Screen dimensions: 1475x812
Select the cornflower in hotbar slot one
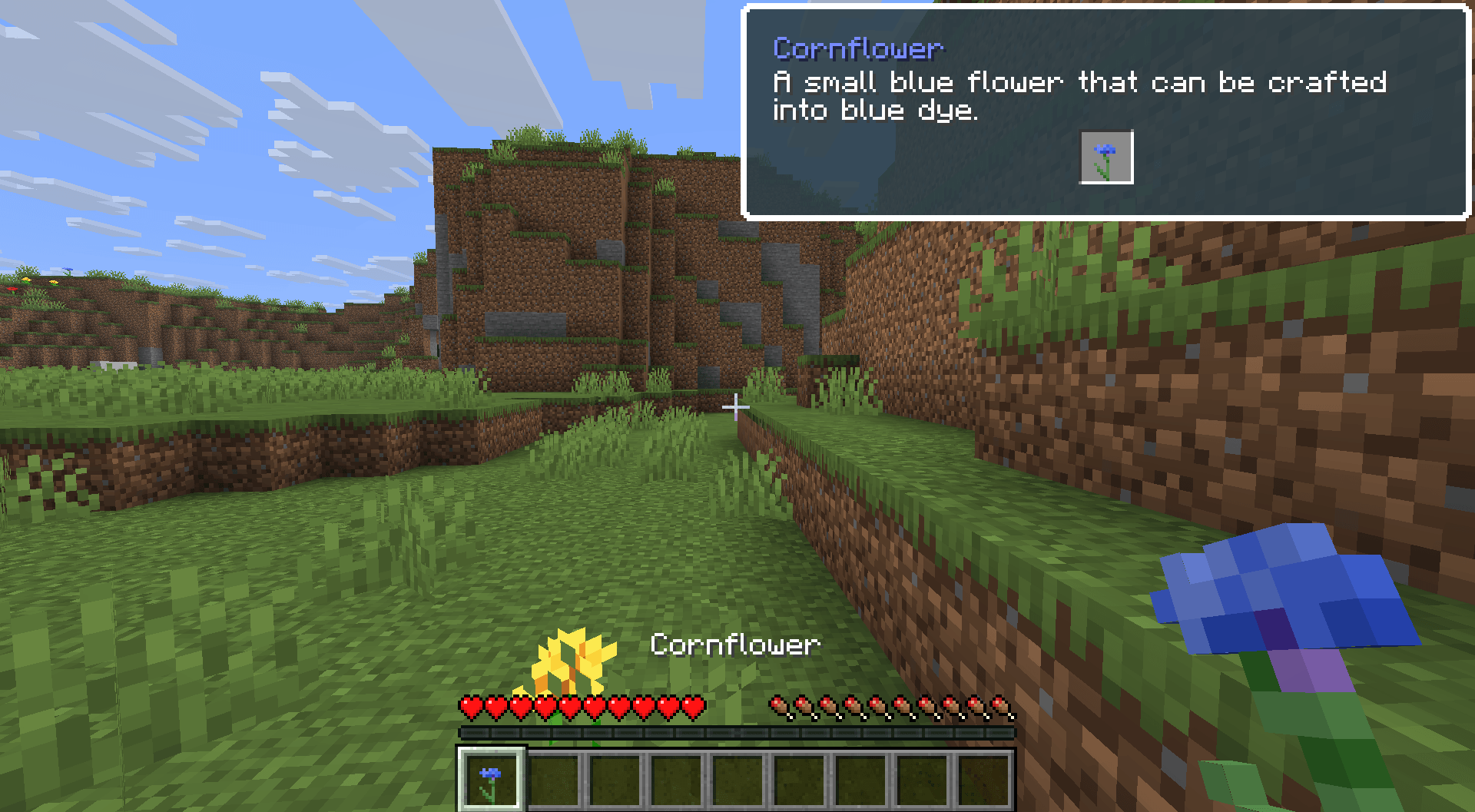point(490,777)
